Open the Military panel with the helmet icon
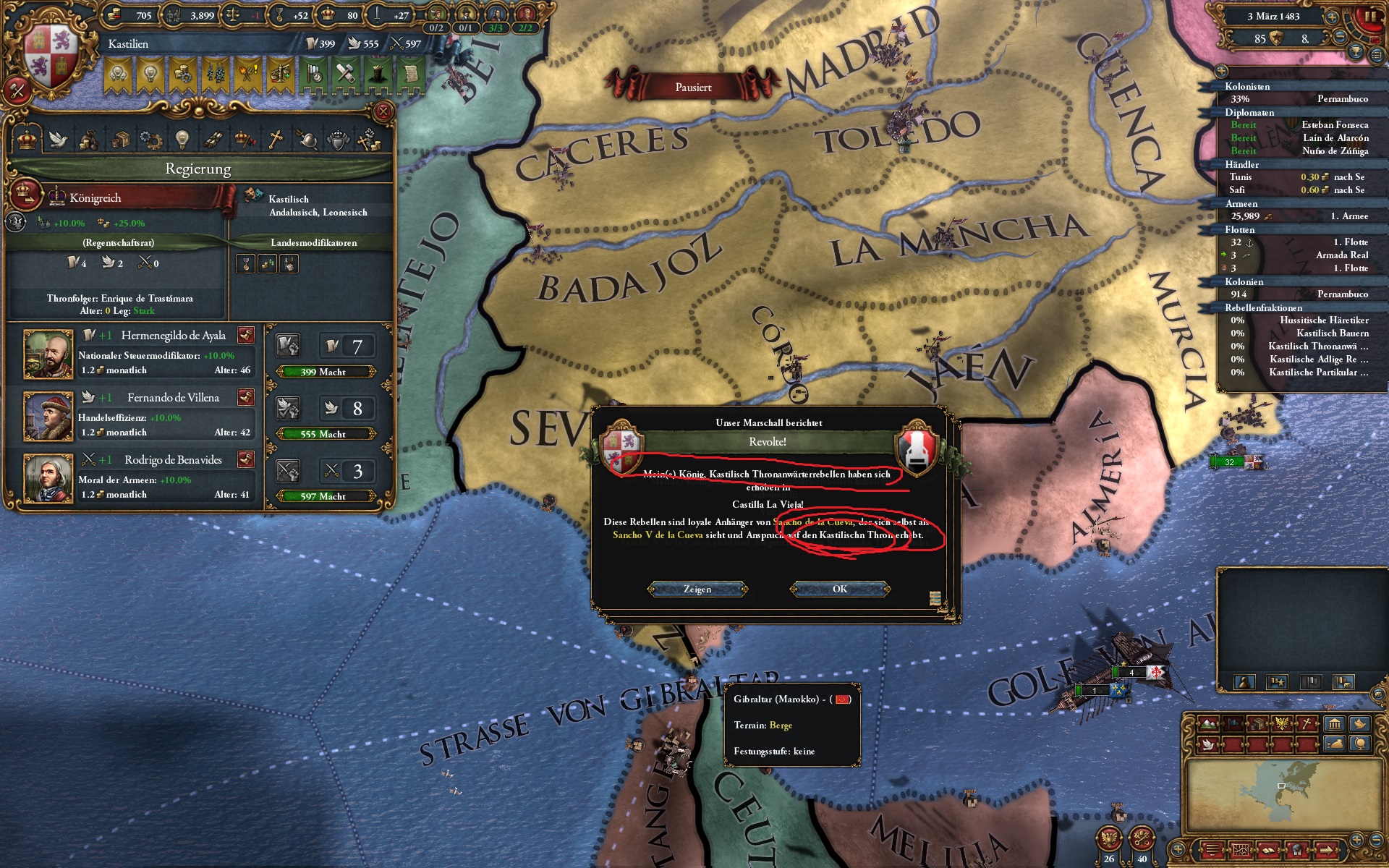 point(308,137)
